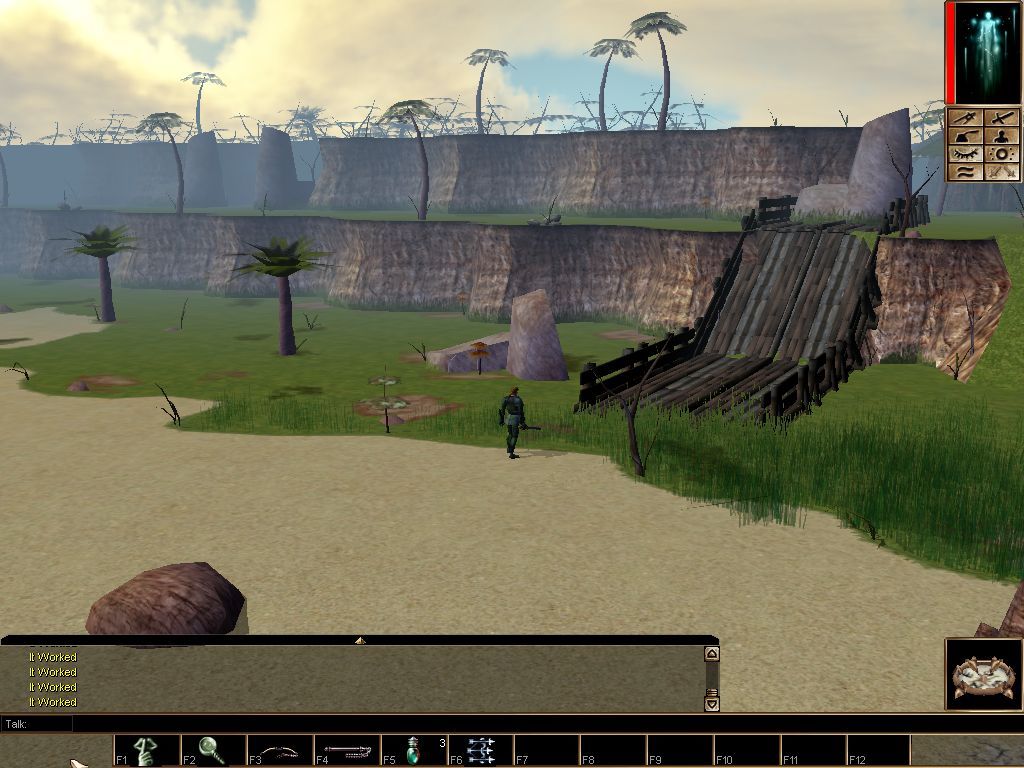Activate the F2 magnifying glass quickslot
Viewport: 1024px width, 768px height.
coord(212,750)
